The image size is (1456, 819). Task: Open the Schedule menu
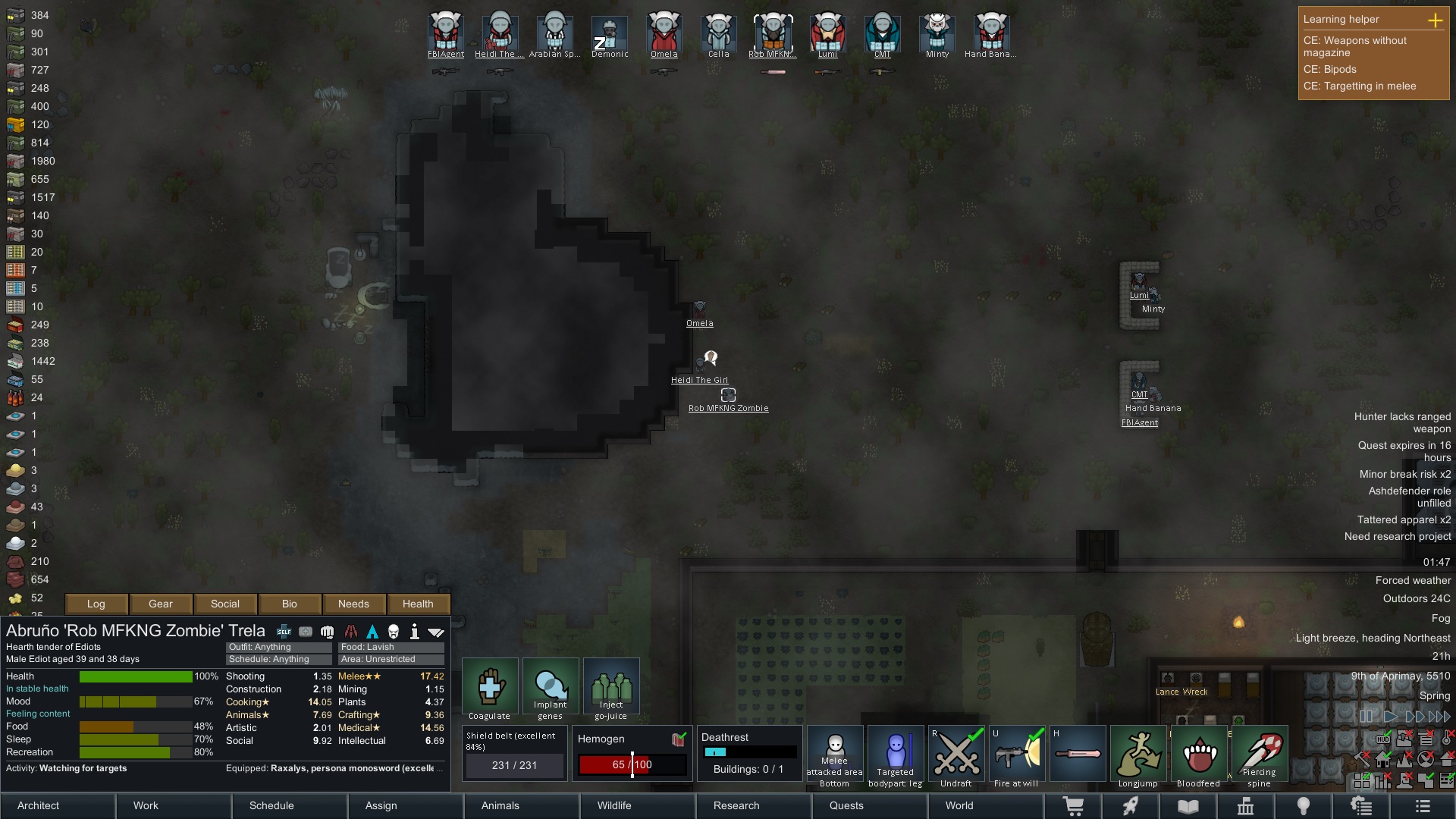coord(290,805)
